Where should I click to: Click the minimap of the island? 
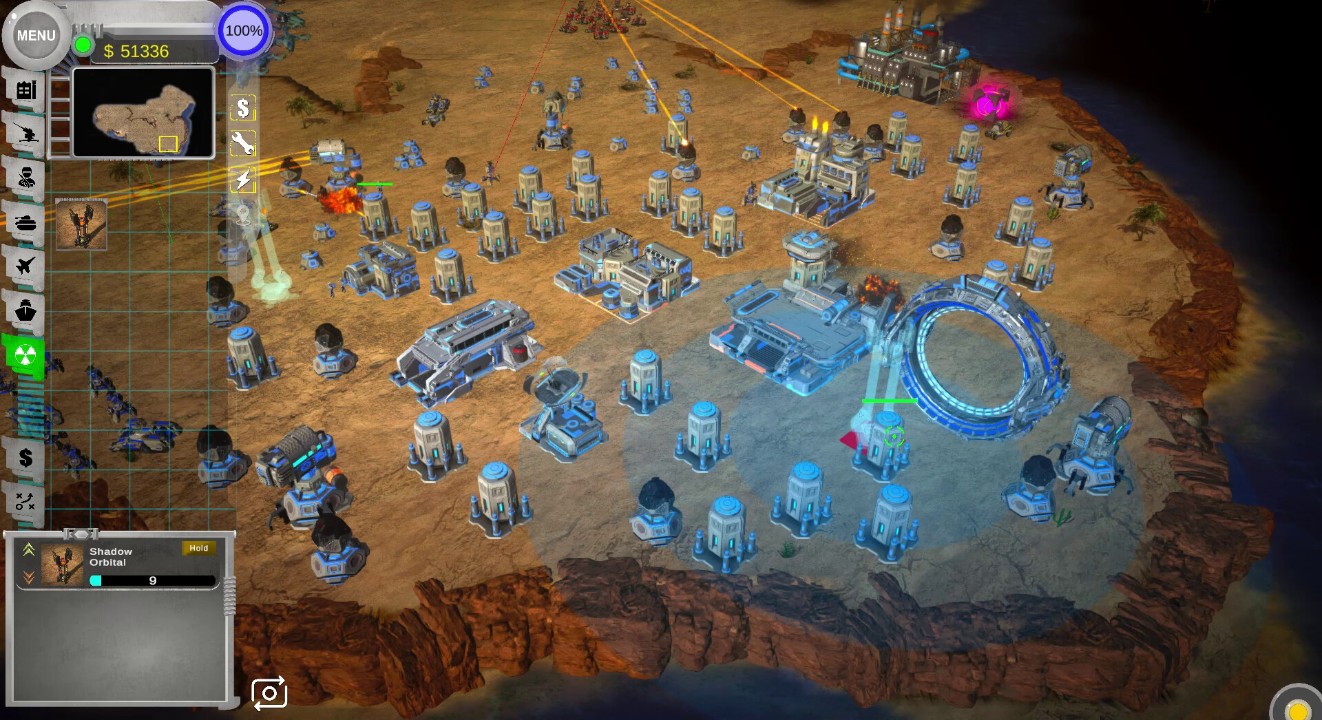(x=143, y=112)
